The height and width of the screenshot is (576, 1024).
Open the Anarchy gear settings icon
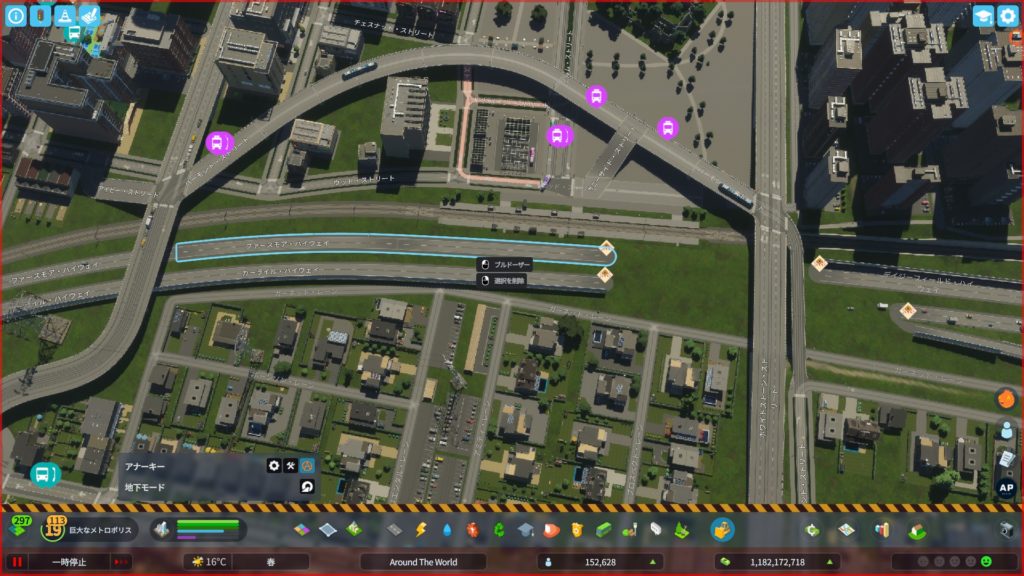(x=273, y=465)
